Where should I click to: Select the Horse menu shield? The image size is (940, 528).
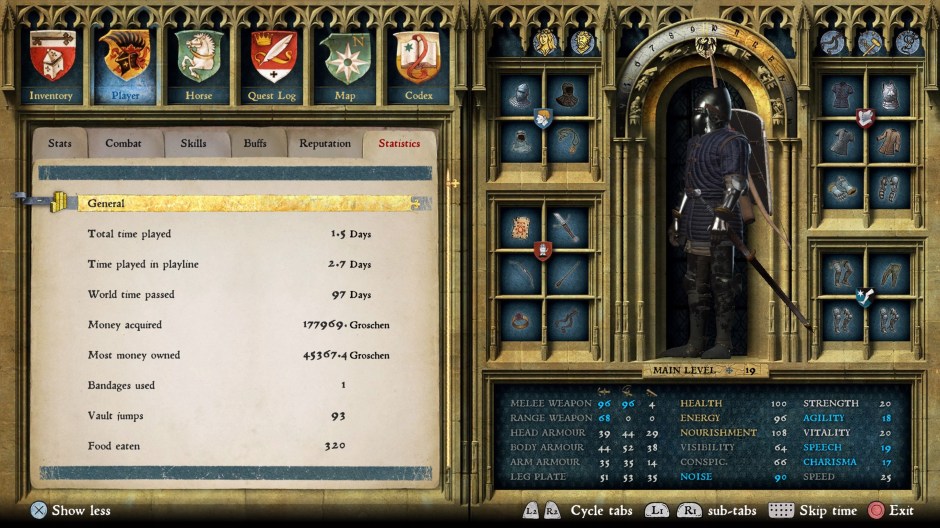coord(199,66)
